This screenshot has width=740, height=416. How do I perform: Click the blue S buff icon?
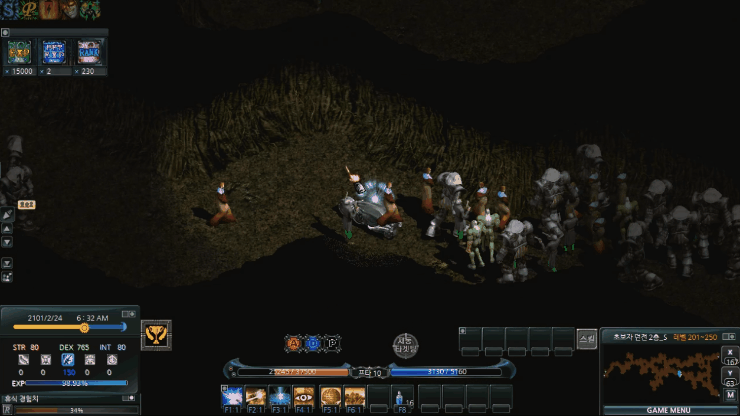[9, 9]
